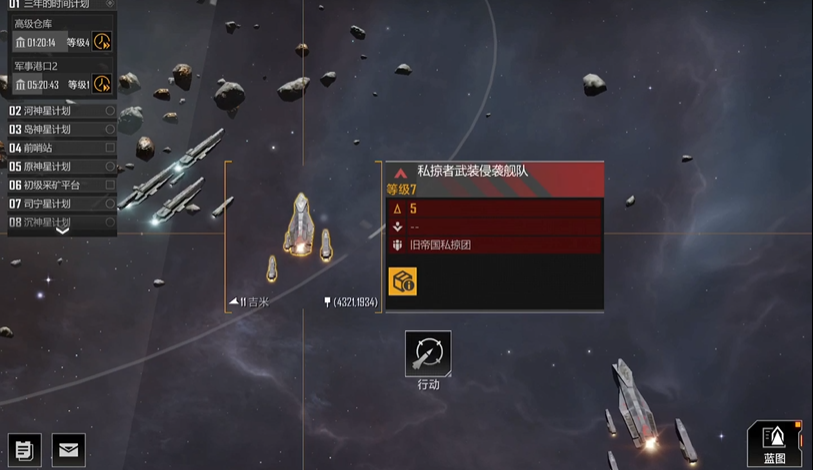Open the mail envelope icon
The height and width of the screenshot is (470, 813).
68,450
